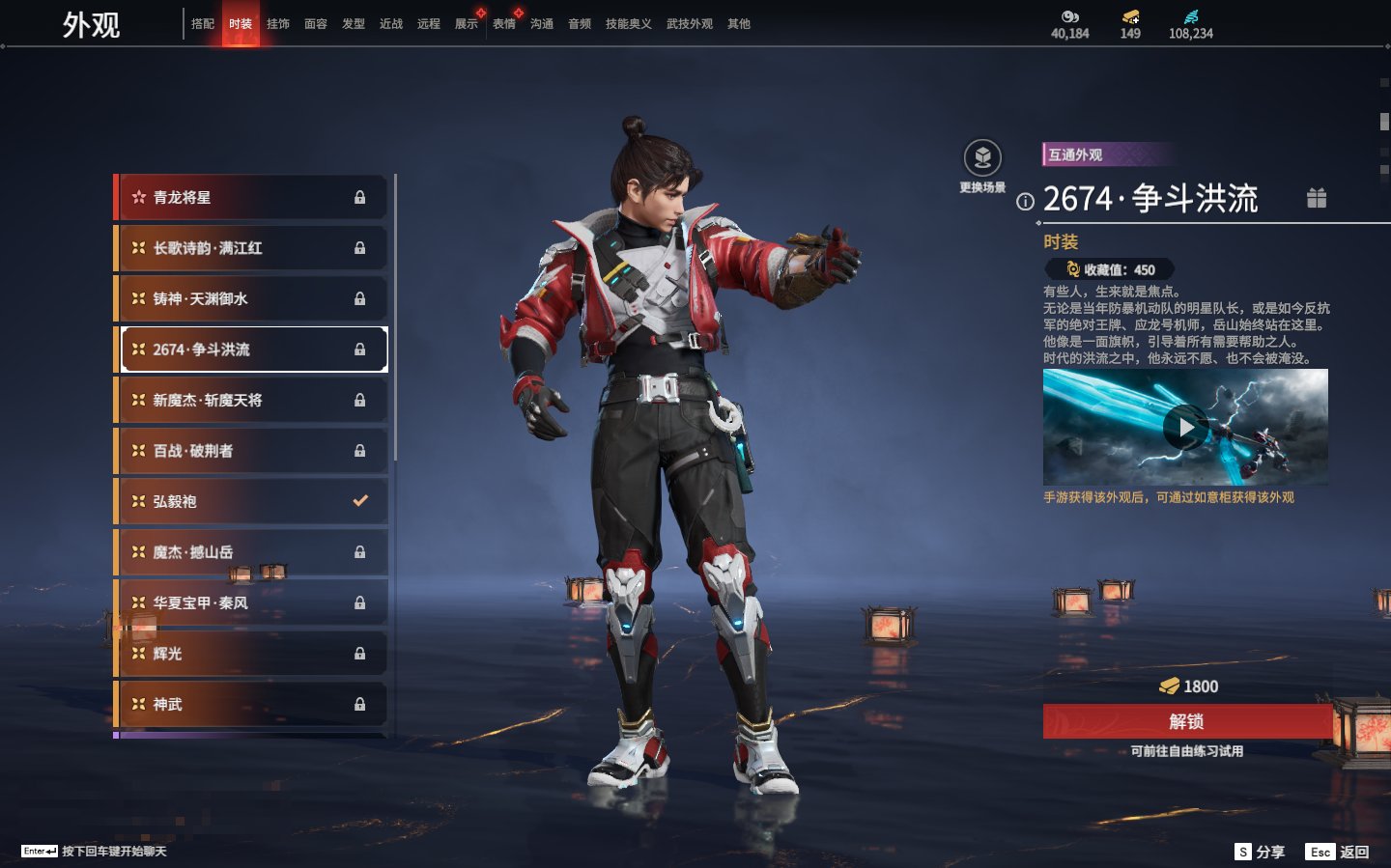This screenshot has height=868, width=1391.
Task: Choose the 长歌诗韵·满江红 outfit
Action: coord(251,248)
